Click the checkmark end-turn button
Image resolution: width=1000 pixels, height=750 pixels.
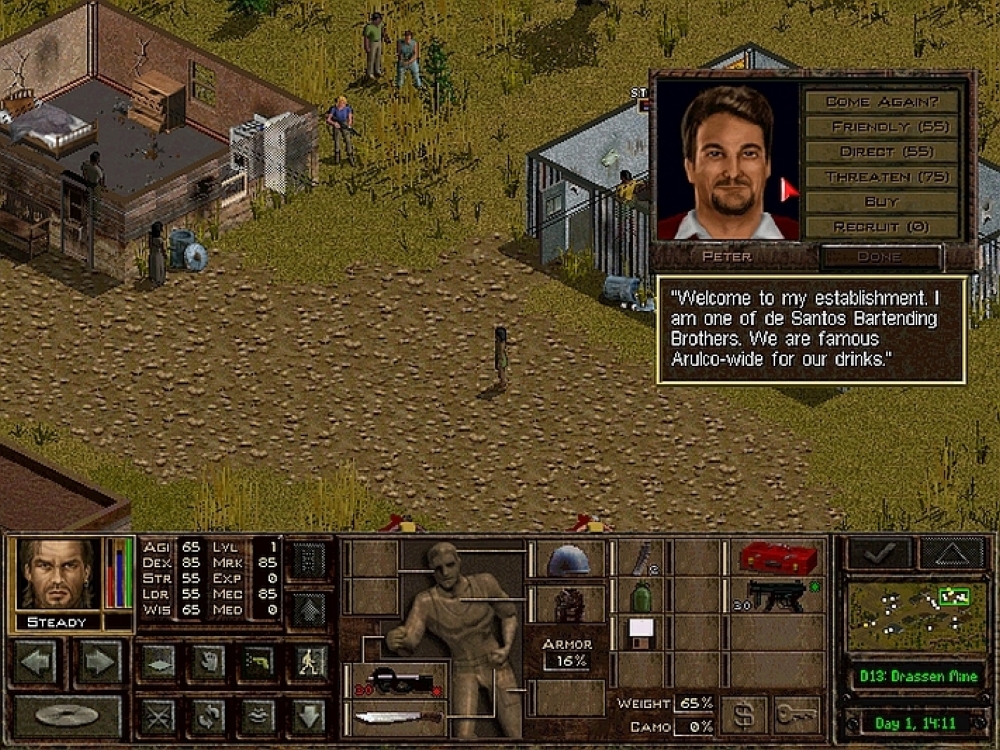[x=879, y=553]
